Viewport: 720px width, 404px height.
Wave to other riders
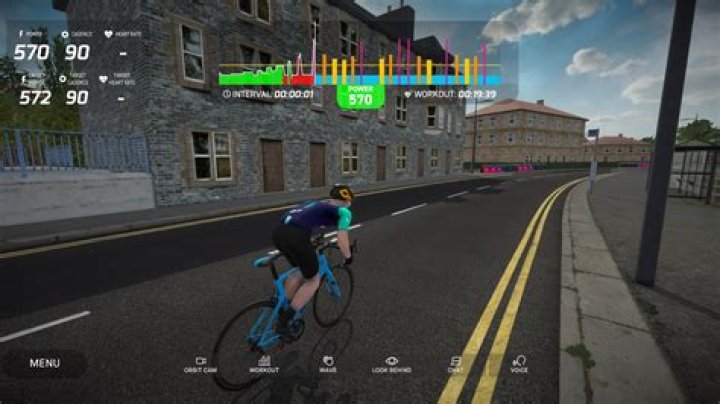click(328, 363)
